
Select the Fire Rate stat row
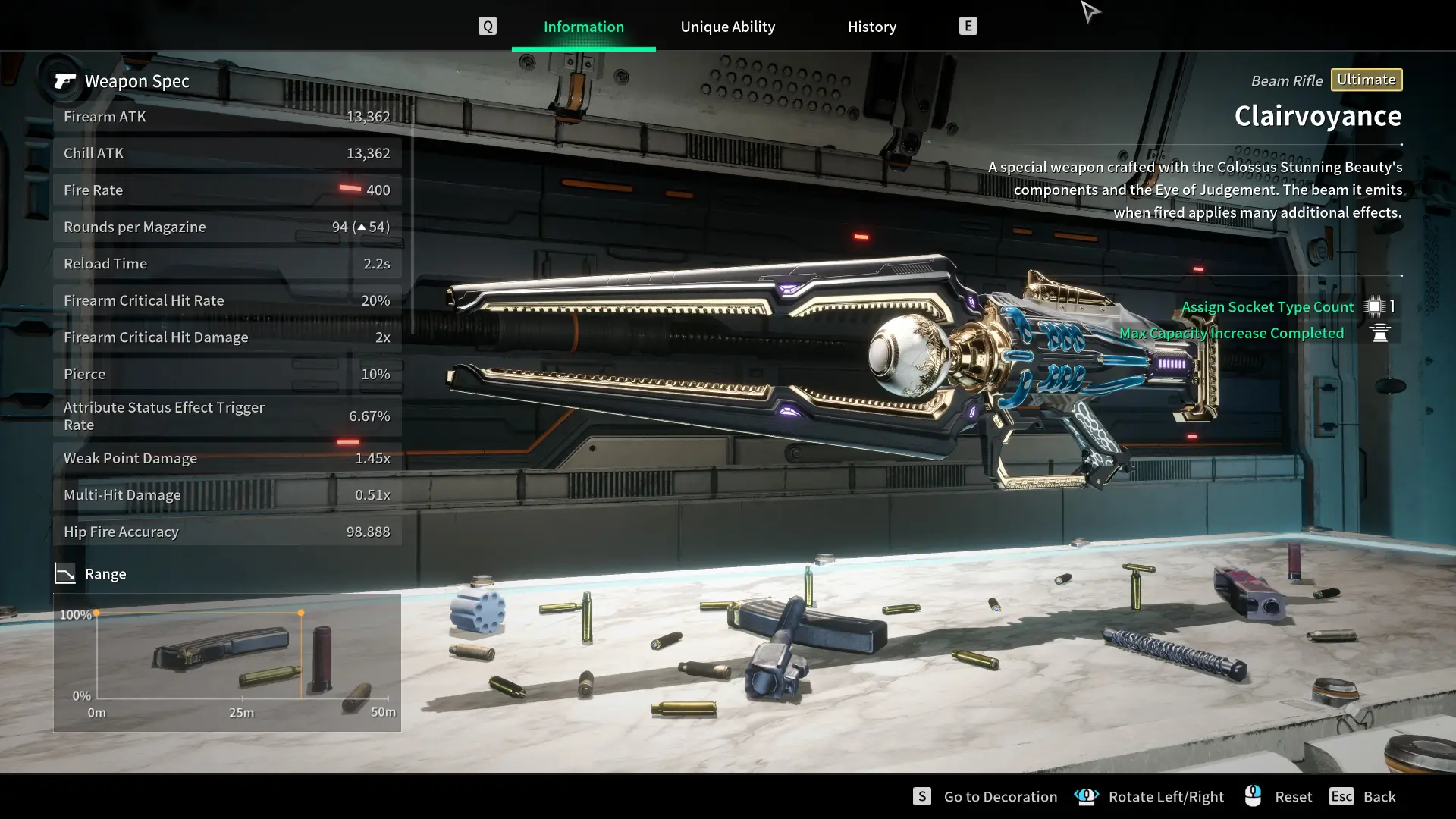tap(227, 190)
